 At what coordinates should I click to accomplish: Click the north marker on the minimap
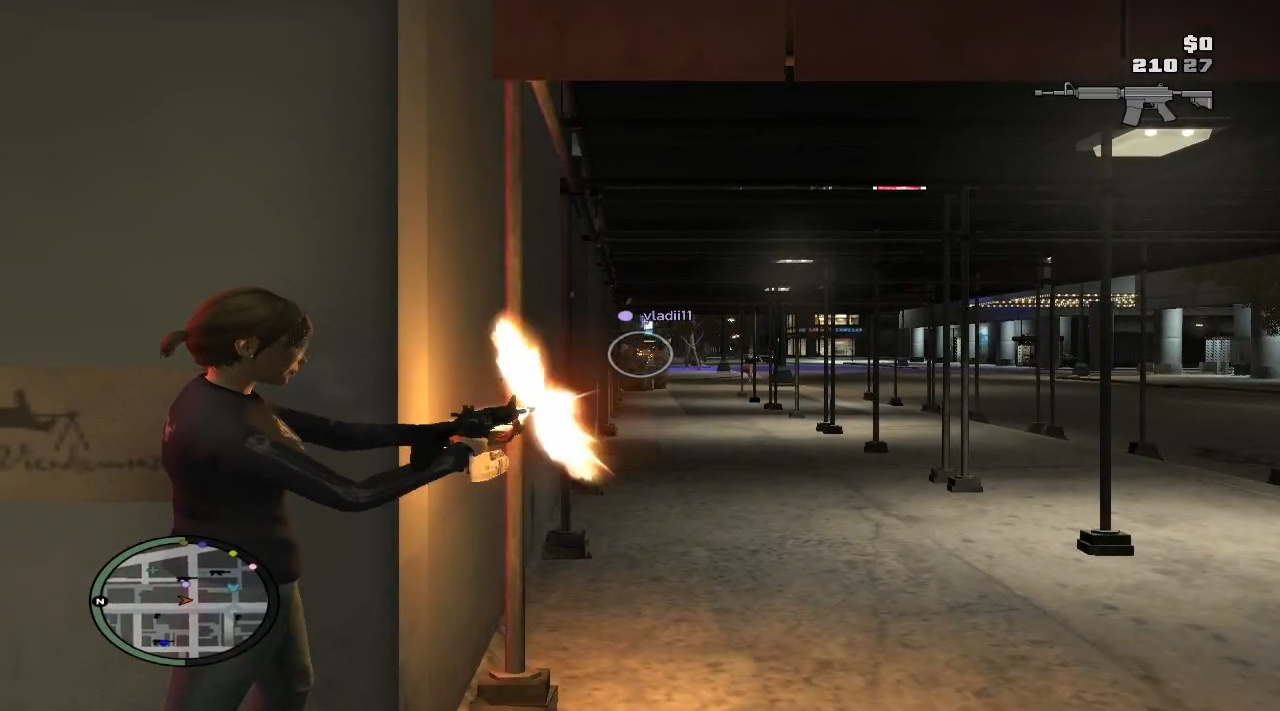tap(100, 601)
